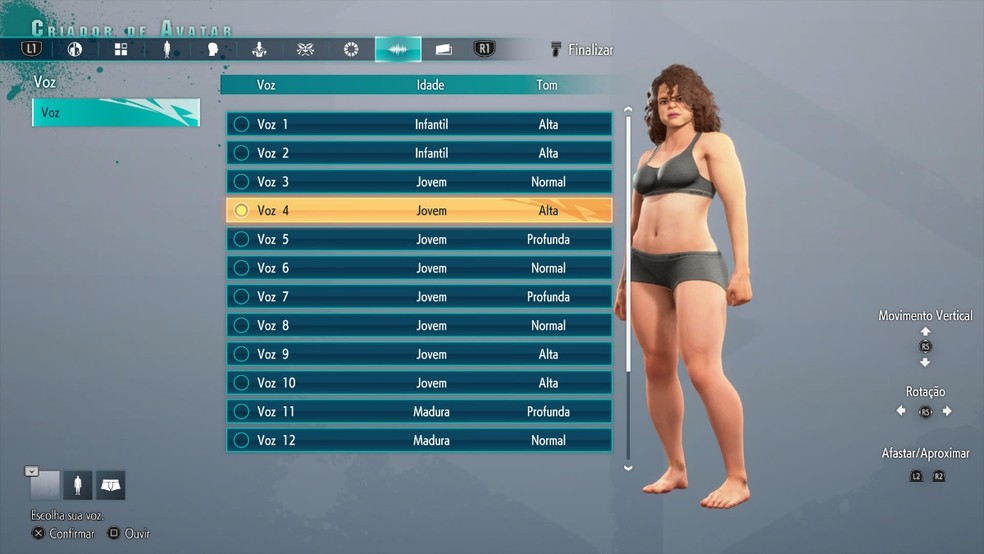Click Finalizar to finish the avatar

pos(582,49)
